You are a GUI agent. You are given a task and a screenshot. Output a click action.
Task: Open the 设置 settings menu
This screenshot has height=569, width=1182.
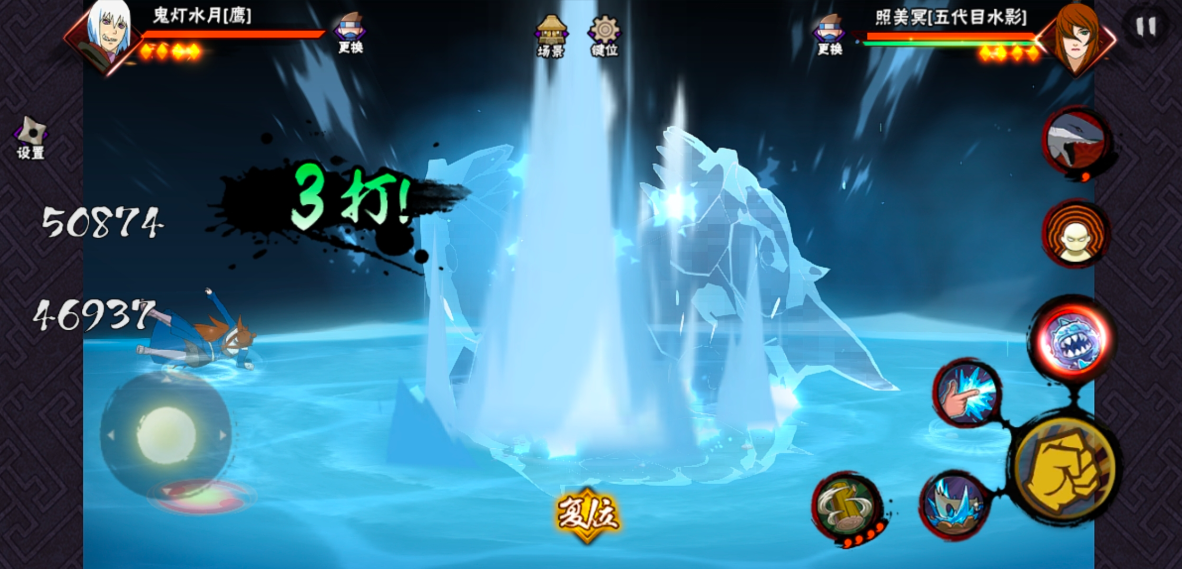pos(30,138)
